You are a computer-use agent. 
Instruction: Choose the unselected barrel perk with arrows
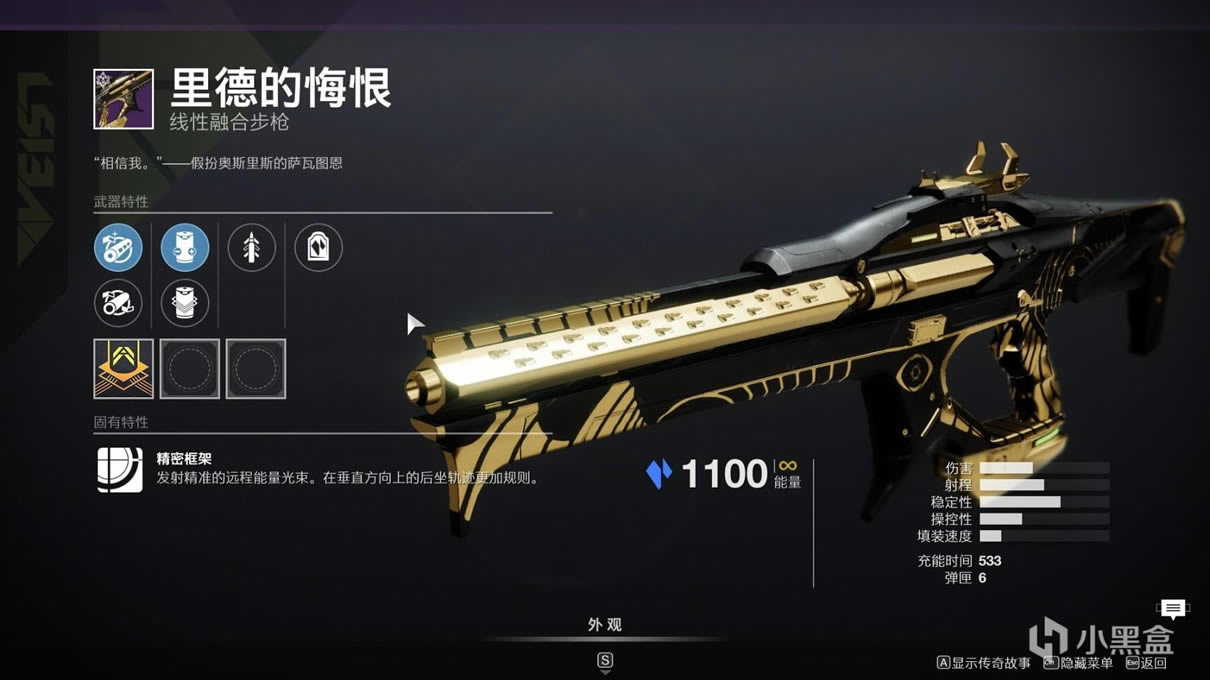click(118, 303)
